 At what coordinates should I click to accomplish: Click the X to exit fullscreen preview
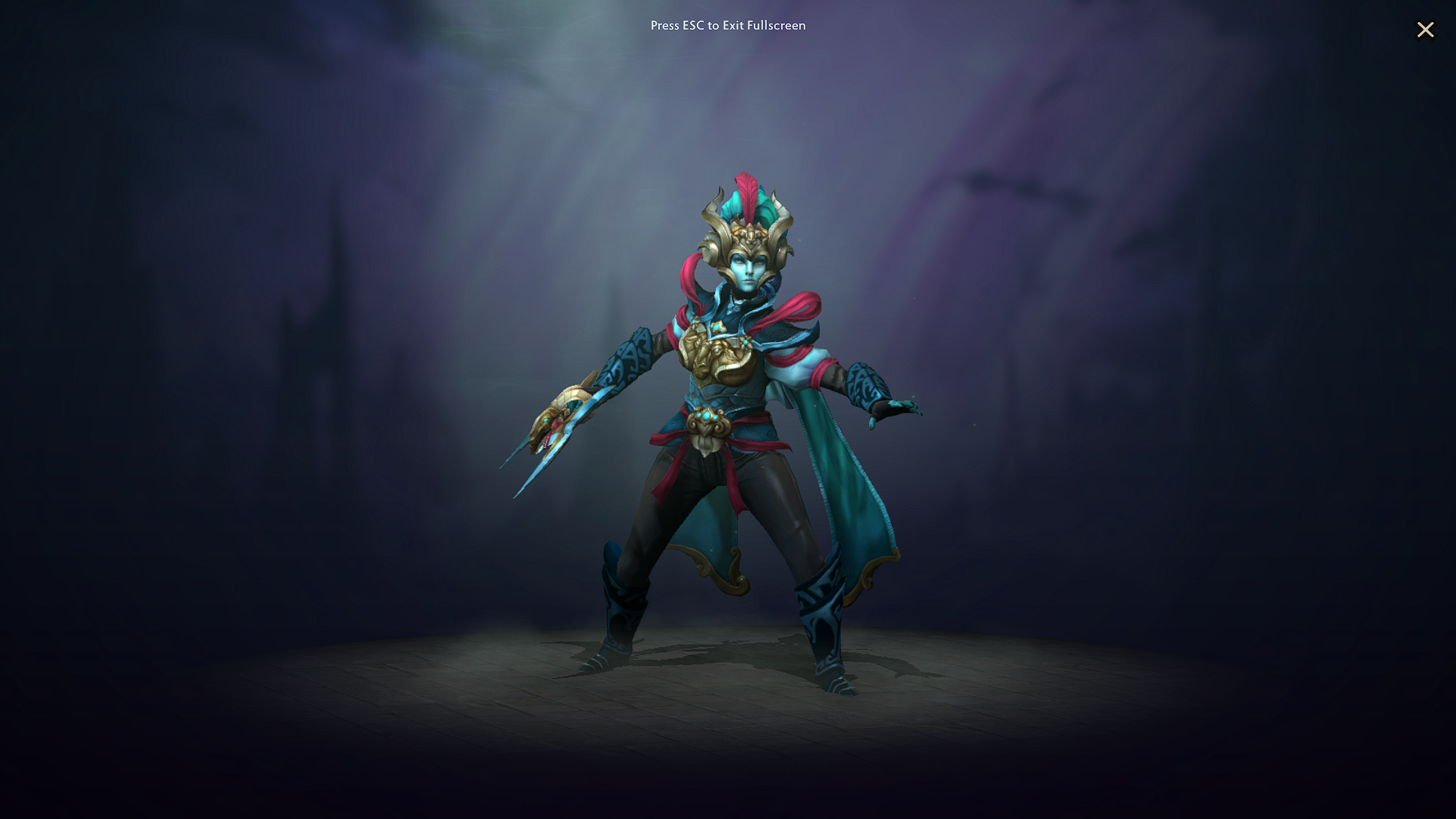click(1425, 30)
